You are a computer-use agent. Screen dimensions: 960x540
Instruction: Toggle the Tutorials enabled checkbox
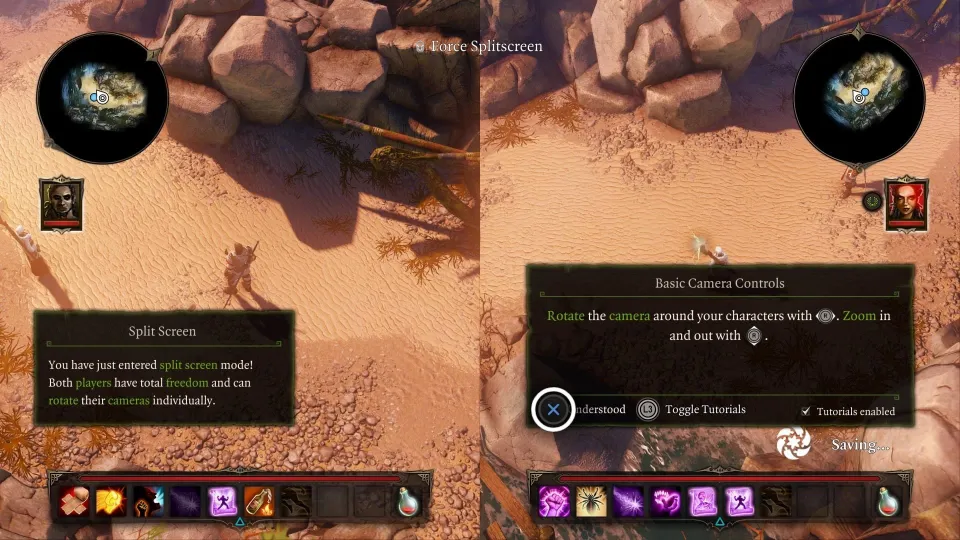click(806, 411)
